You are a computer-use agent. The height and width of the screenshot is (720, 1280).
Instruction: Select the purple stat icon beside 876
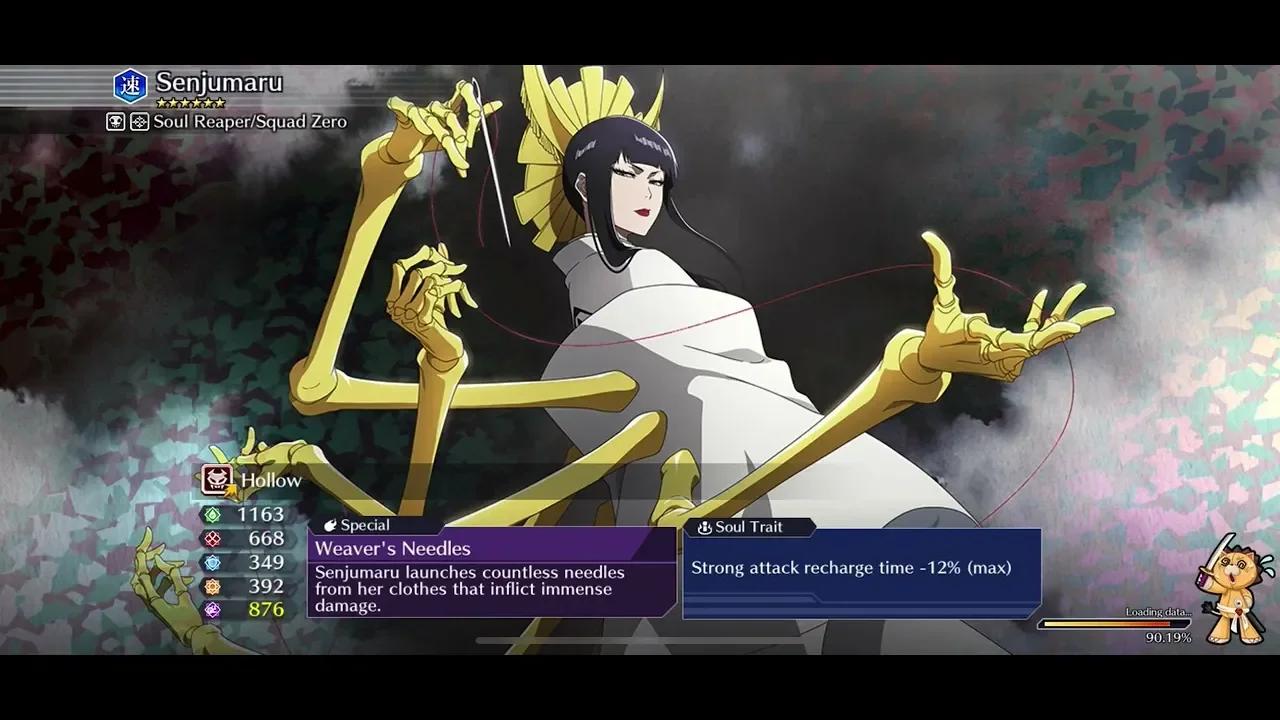tap(213, 609)
